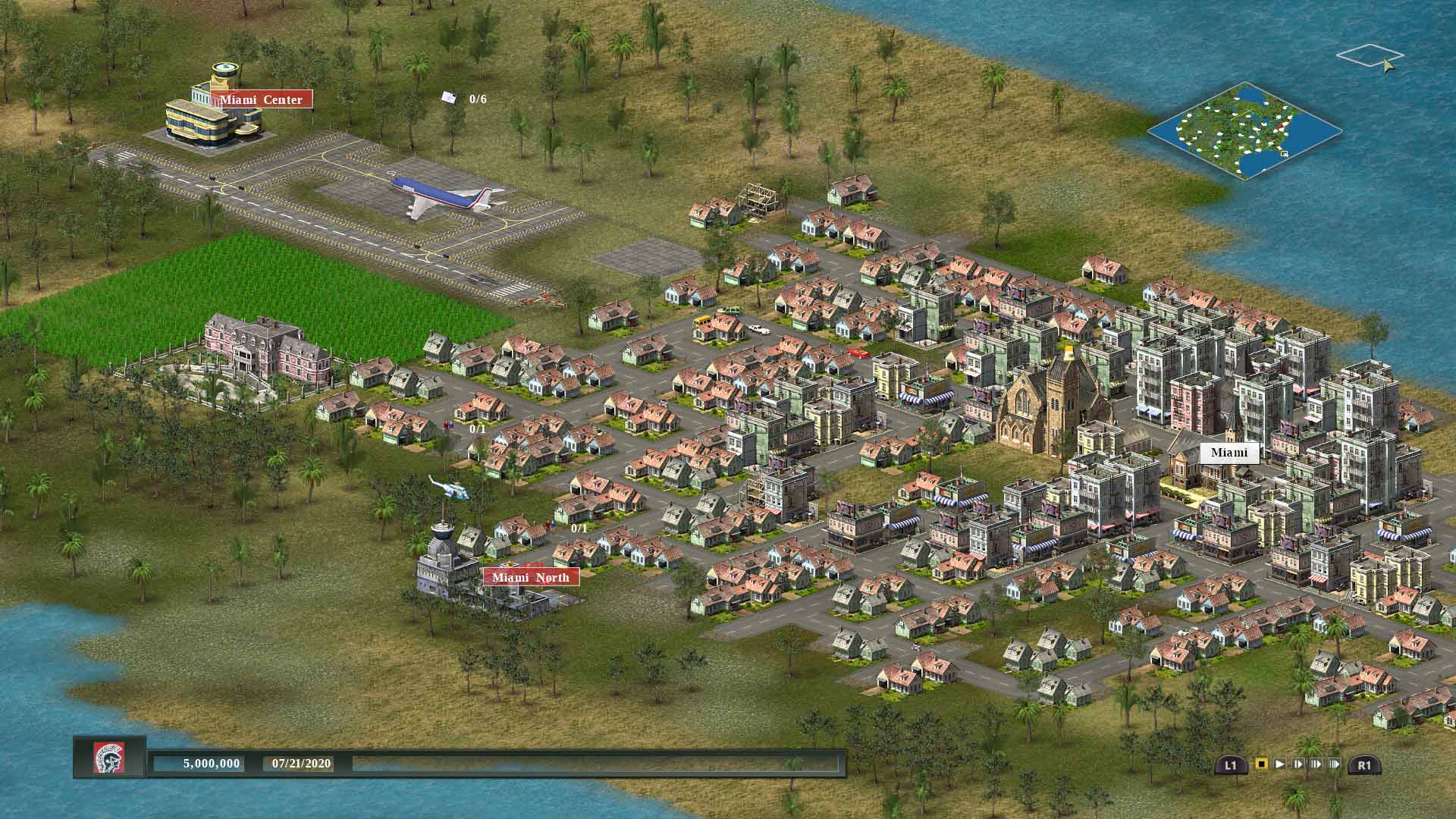The height and width of the screenshot is (819, 1456).
Task: Click the flag icon showing 0/6 near the airport
Action: [449, 97]
